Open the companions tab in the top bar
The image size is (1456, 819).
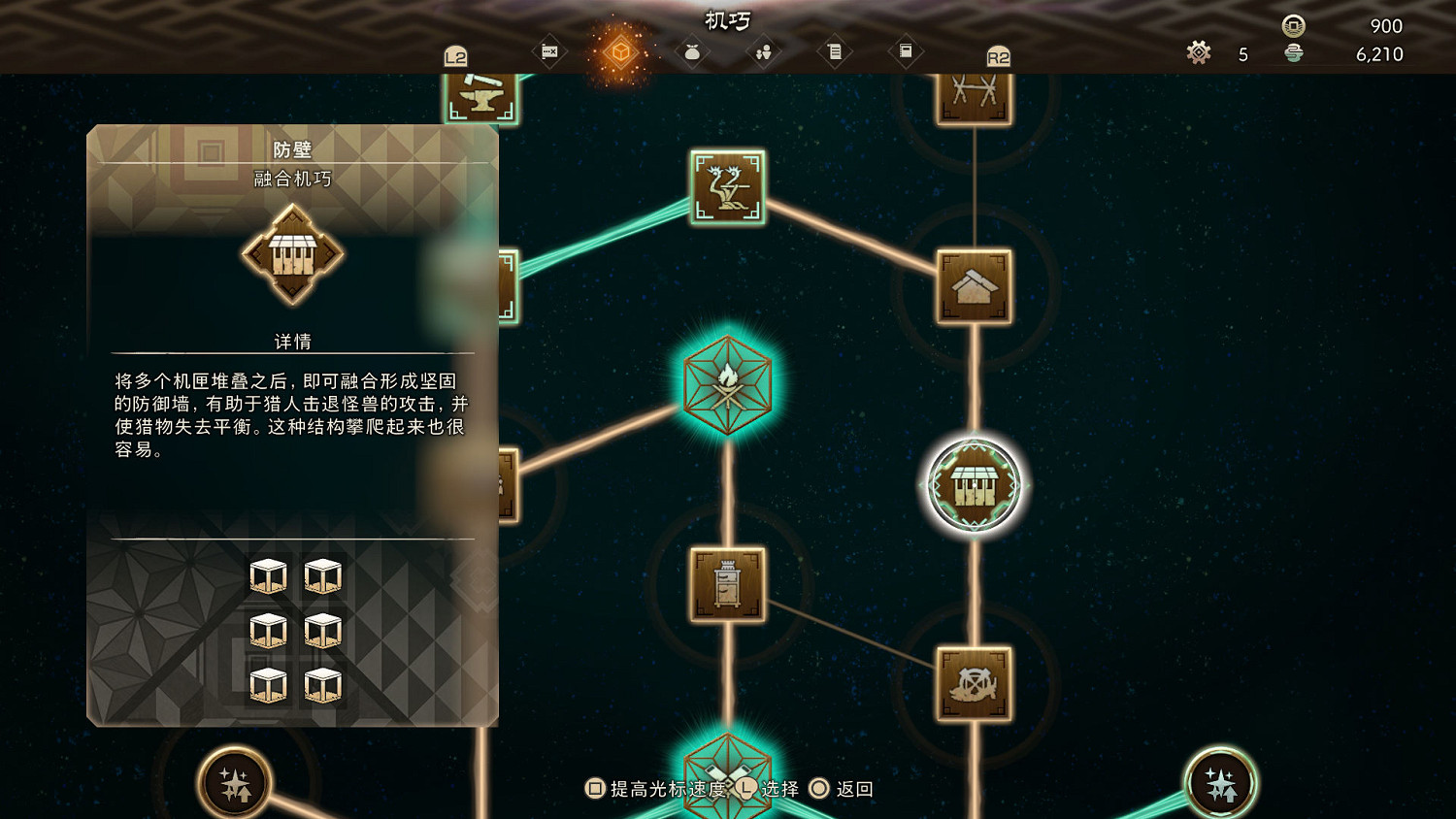point(762,51)
